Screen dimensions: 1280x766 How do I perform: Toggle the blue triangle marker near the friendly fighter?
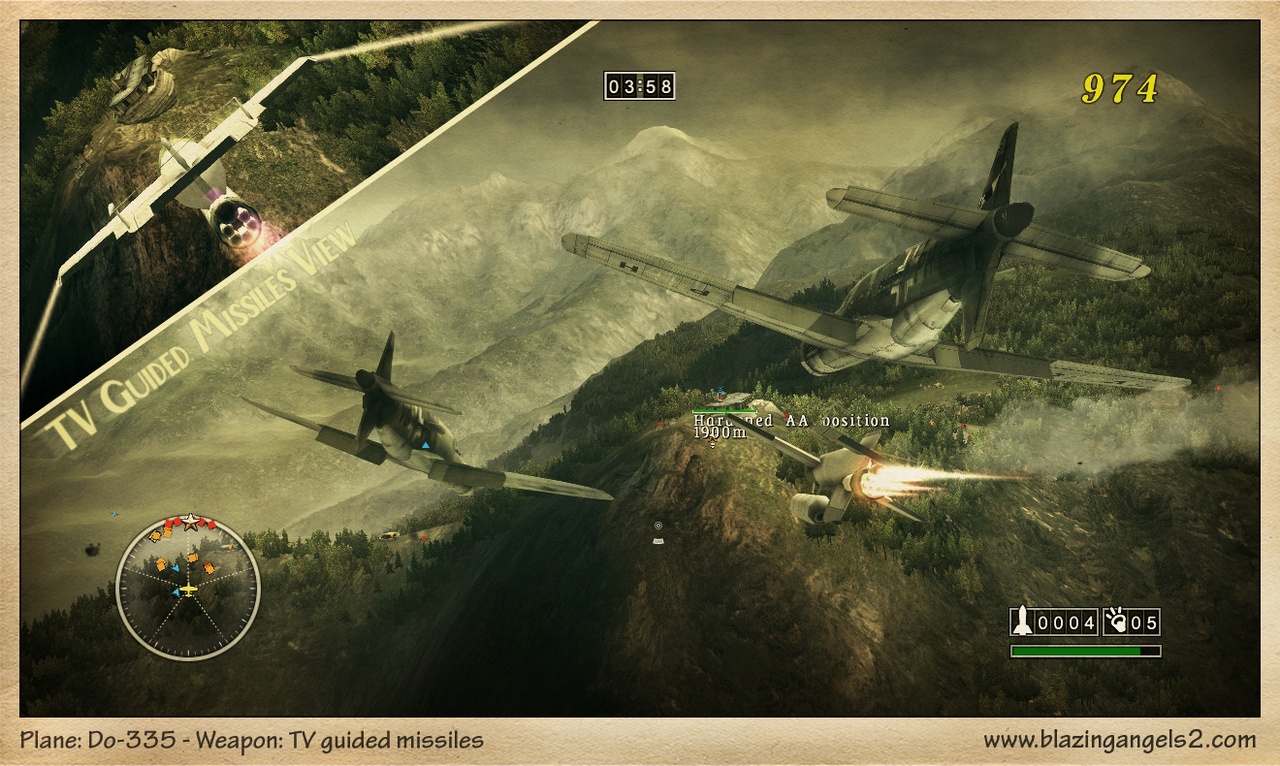(x=428, y=447)
